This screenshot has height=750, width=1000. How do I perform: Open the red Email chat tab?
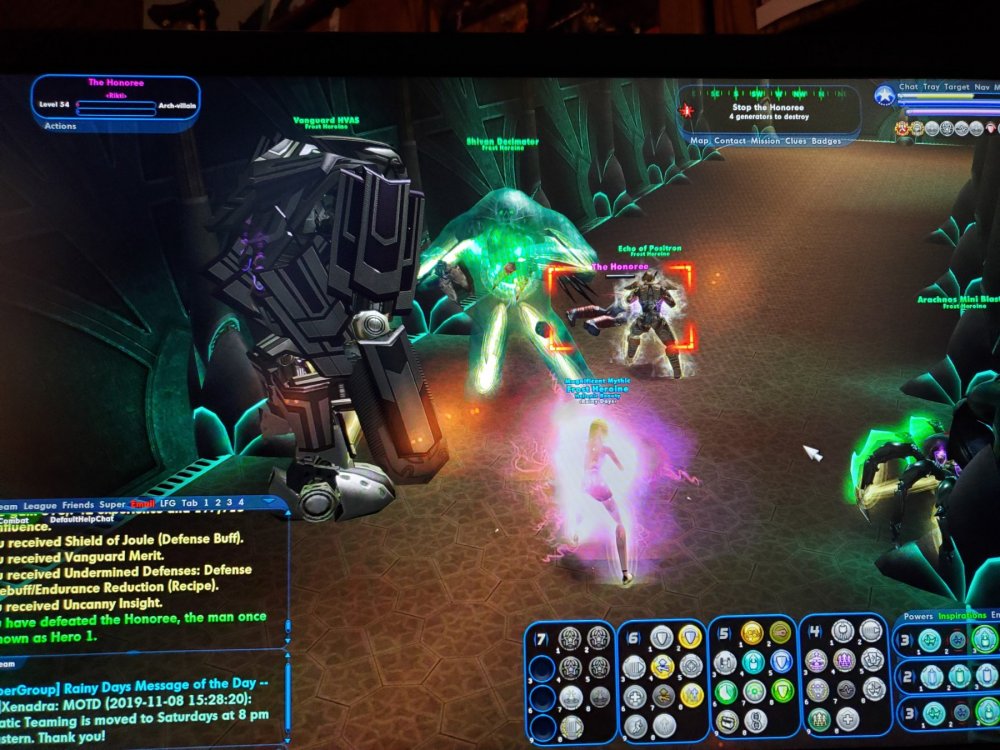click(143, 504)
